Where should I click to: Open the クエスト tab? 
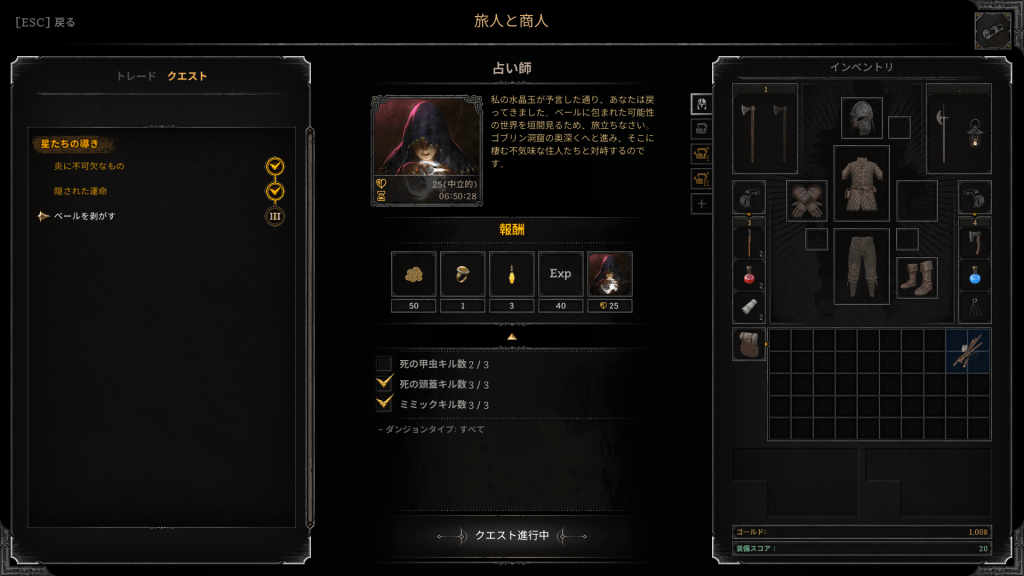coord(187,76)
